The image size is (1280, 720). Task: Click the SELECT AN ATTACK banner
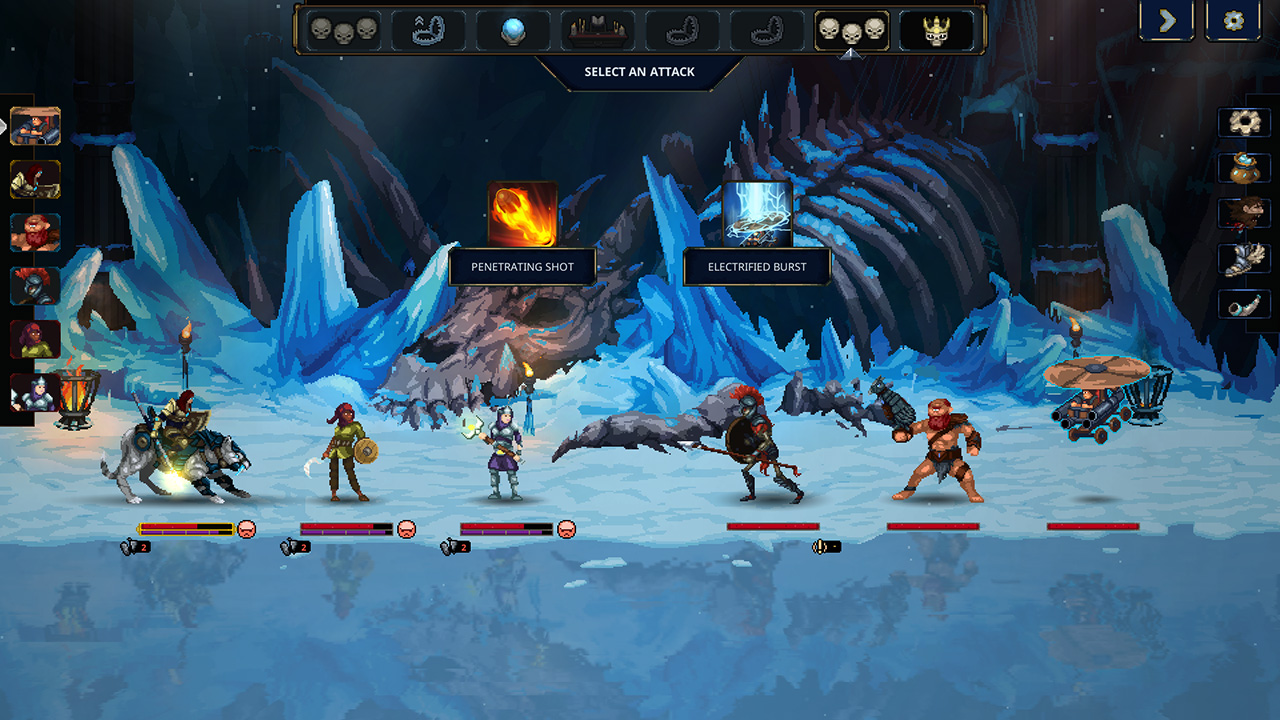click(640, 71)
